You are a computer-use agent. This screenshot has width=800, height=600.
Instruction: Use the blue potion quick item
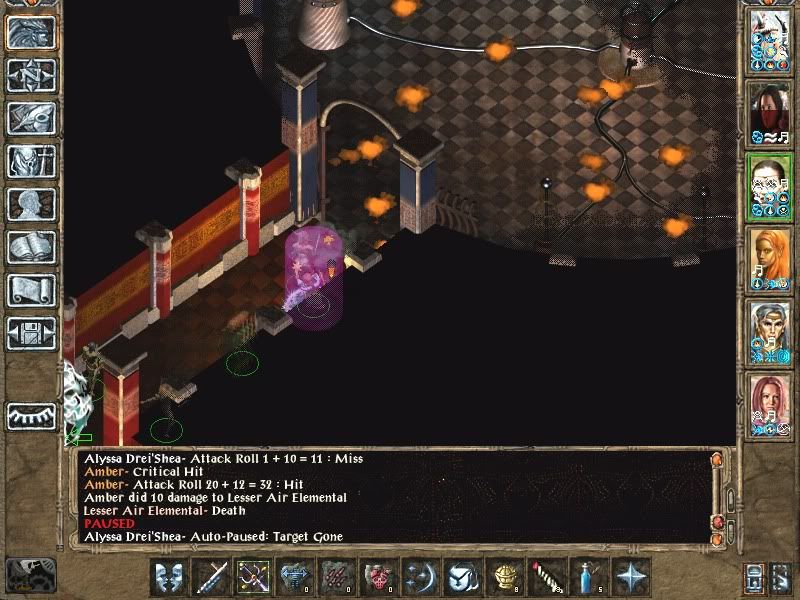pyautogui.click(x=589, y=577)
